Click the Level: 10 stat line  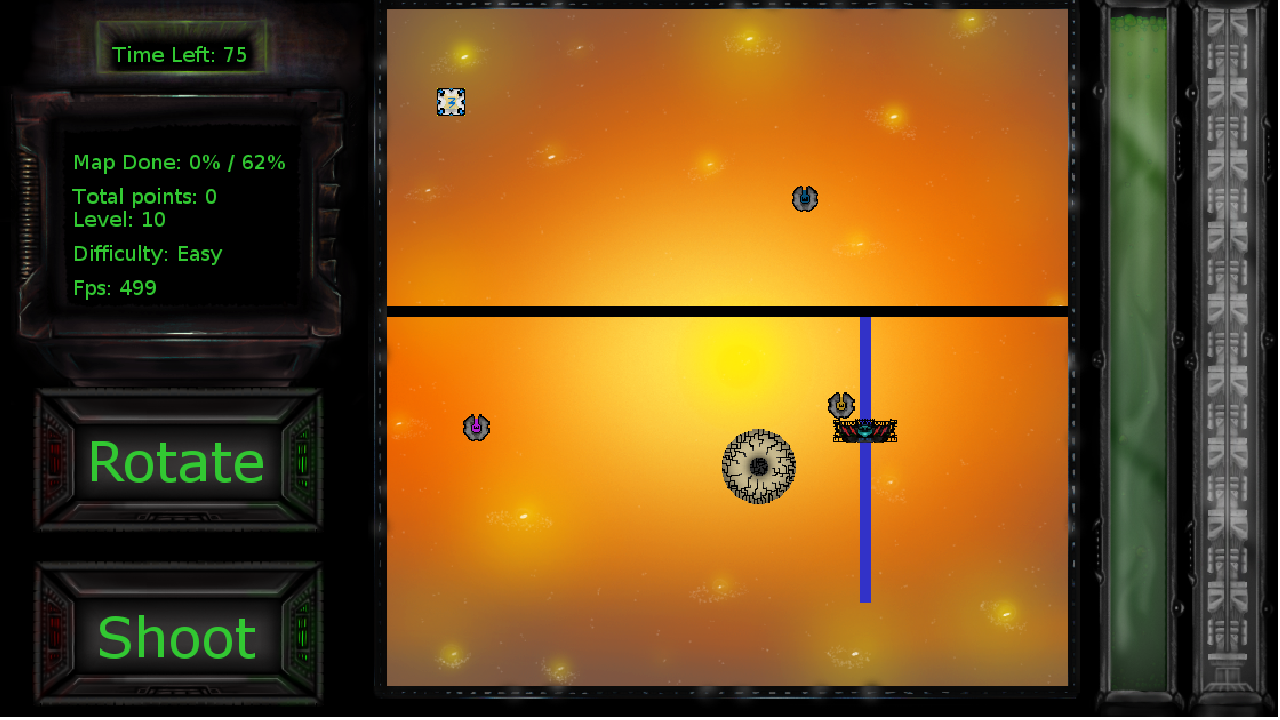(120, 220)
